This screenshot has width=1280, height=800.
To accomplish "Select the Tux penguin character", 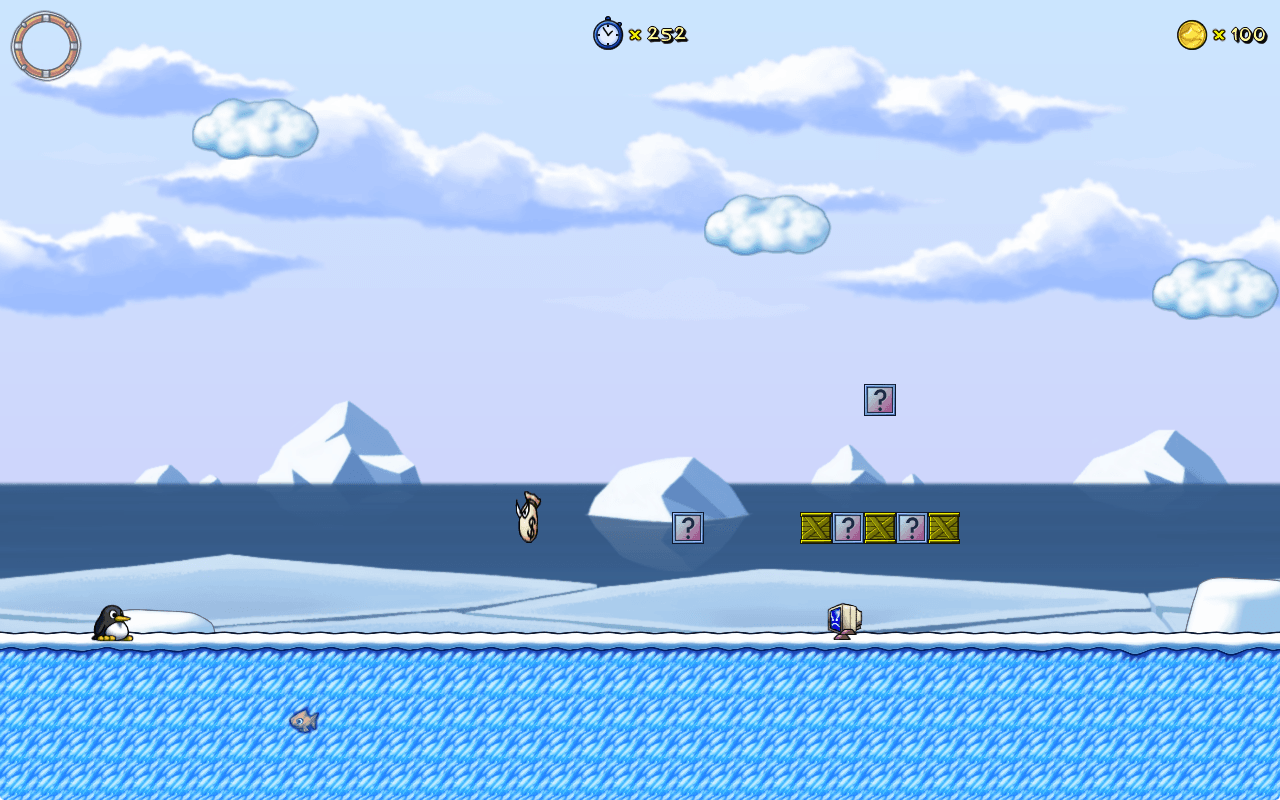I will click(113, 620).
